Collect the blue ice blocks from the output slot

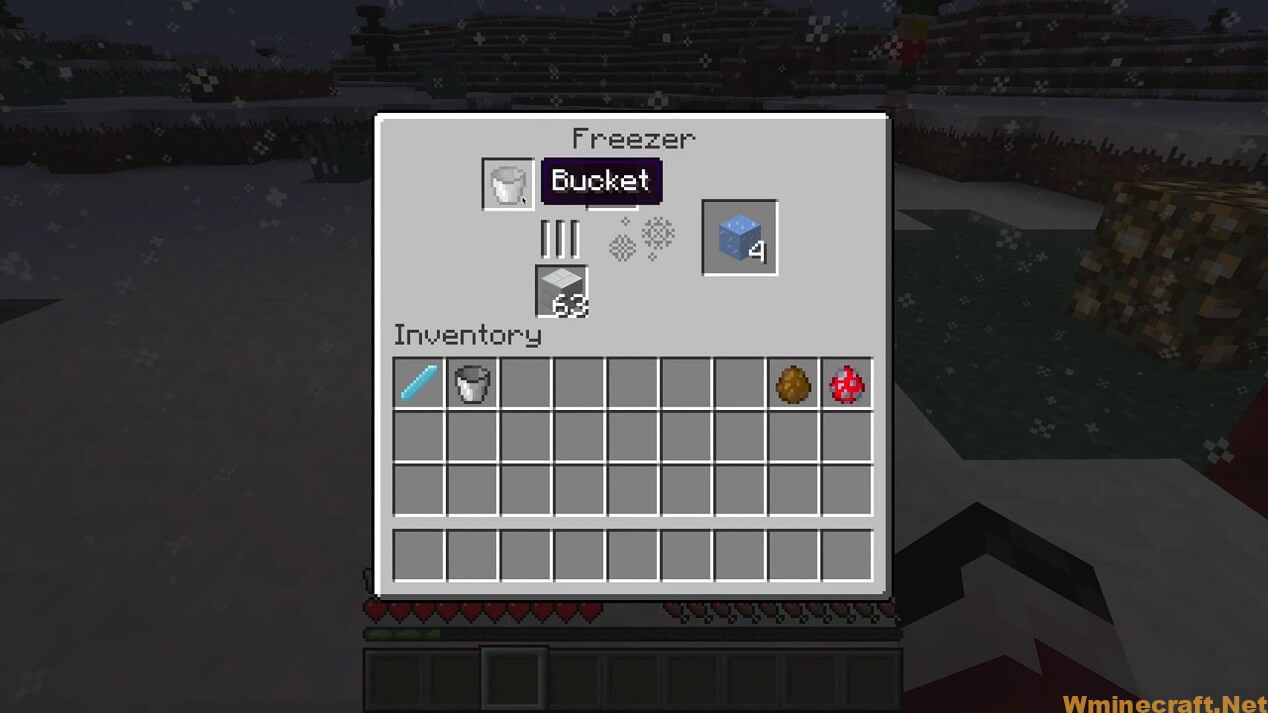point(739,238)
